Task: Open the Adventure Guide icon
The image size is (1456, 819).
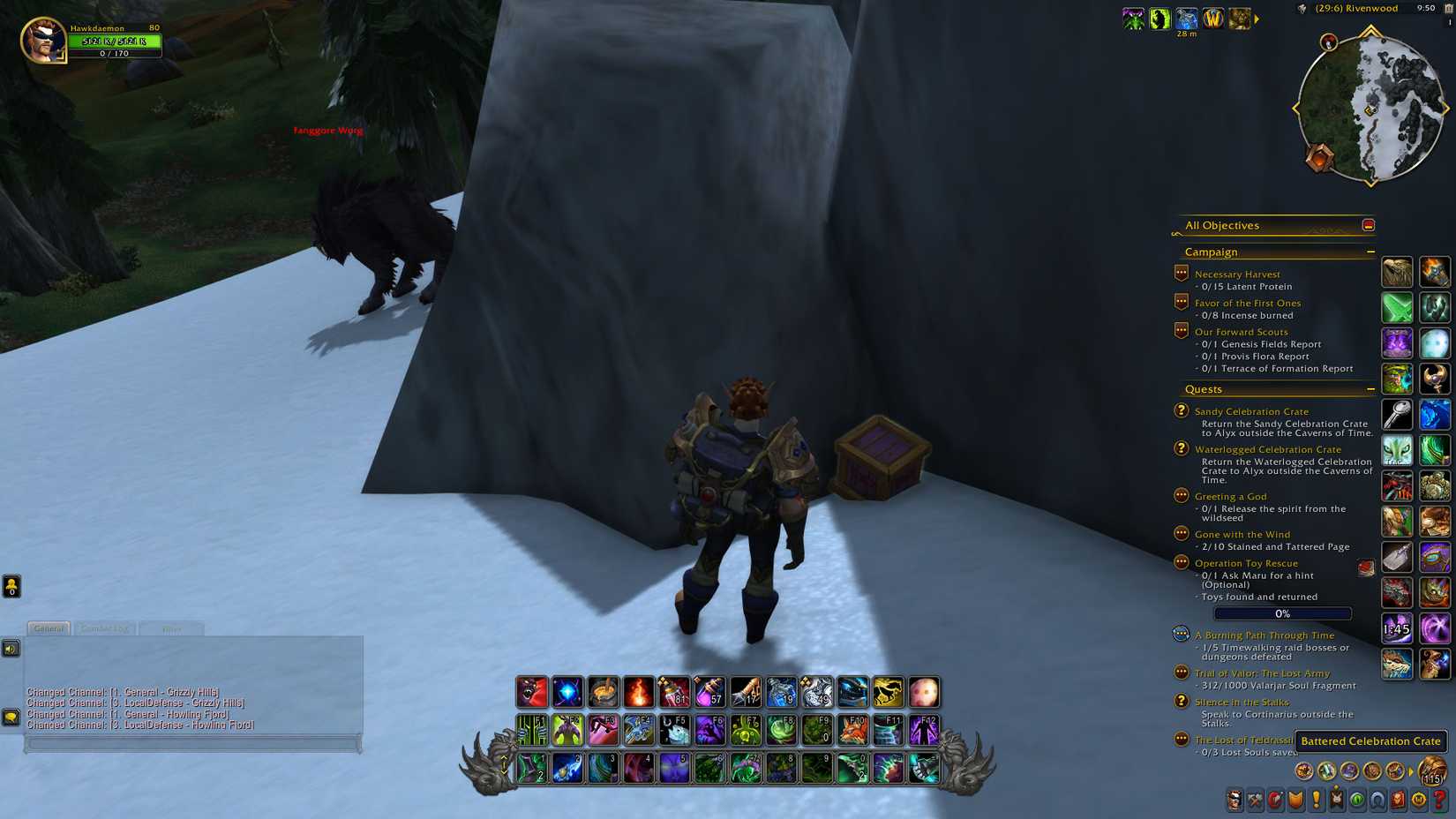Action: coord(1398,801)
